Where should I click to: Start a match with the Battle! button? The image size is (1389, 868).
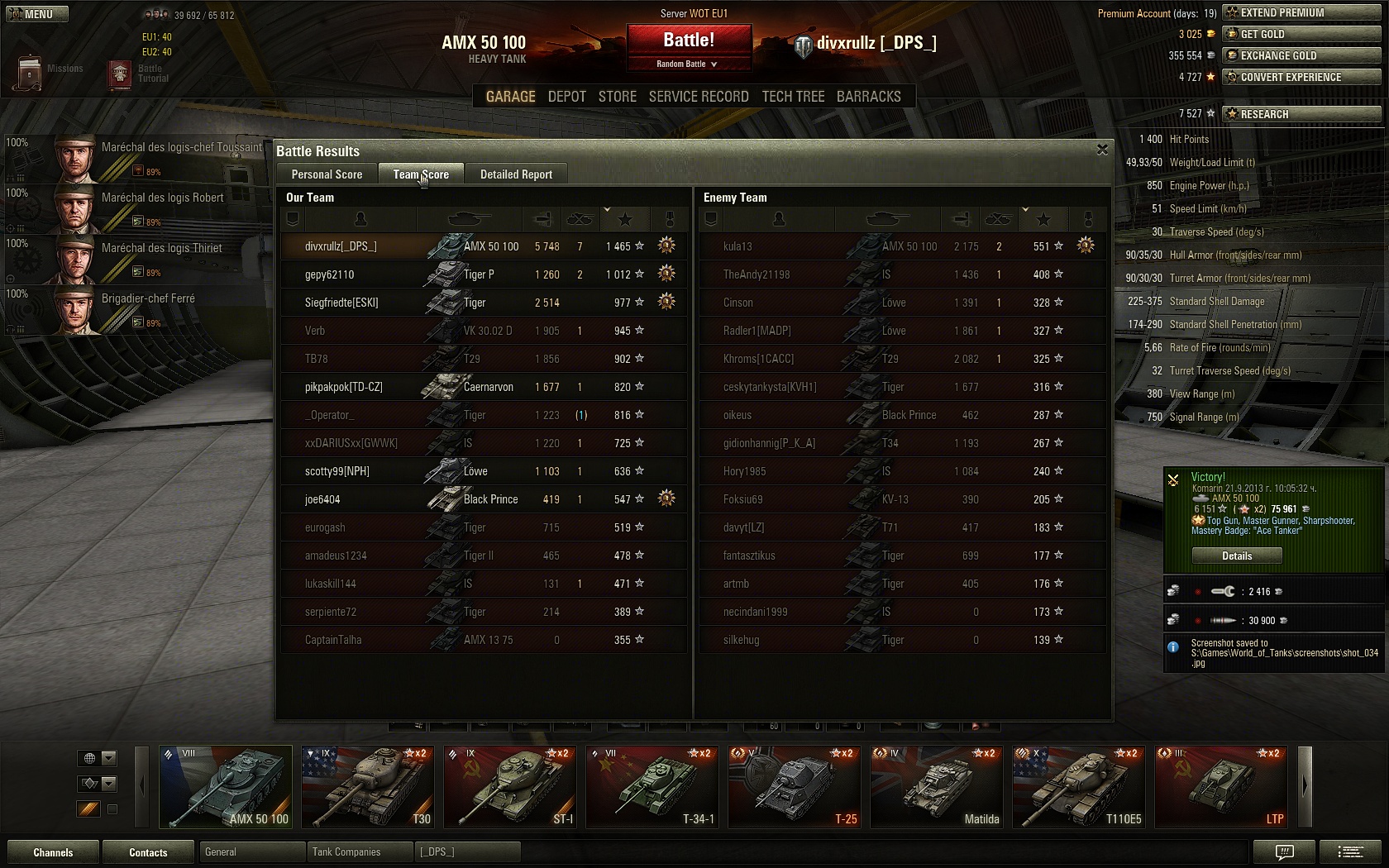pos(689,41)
